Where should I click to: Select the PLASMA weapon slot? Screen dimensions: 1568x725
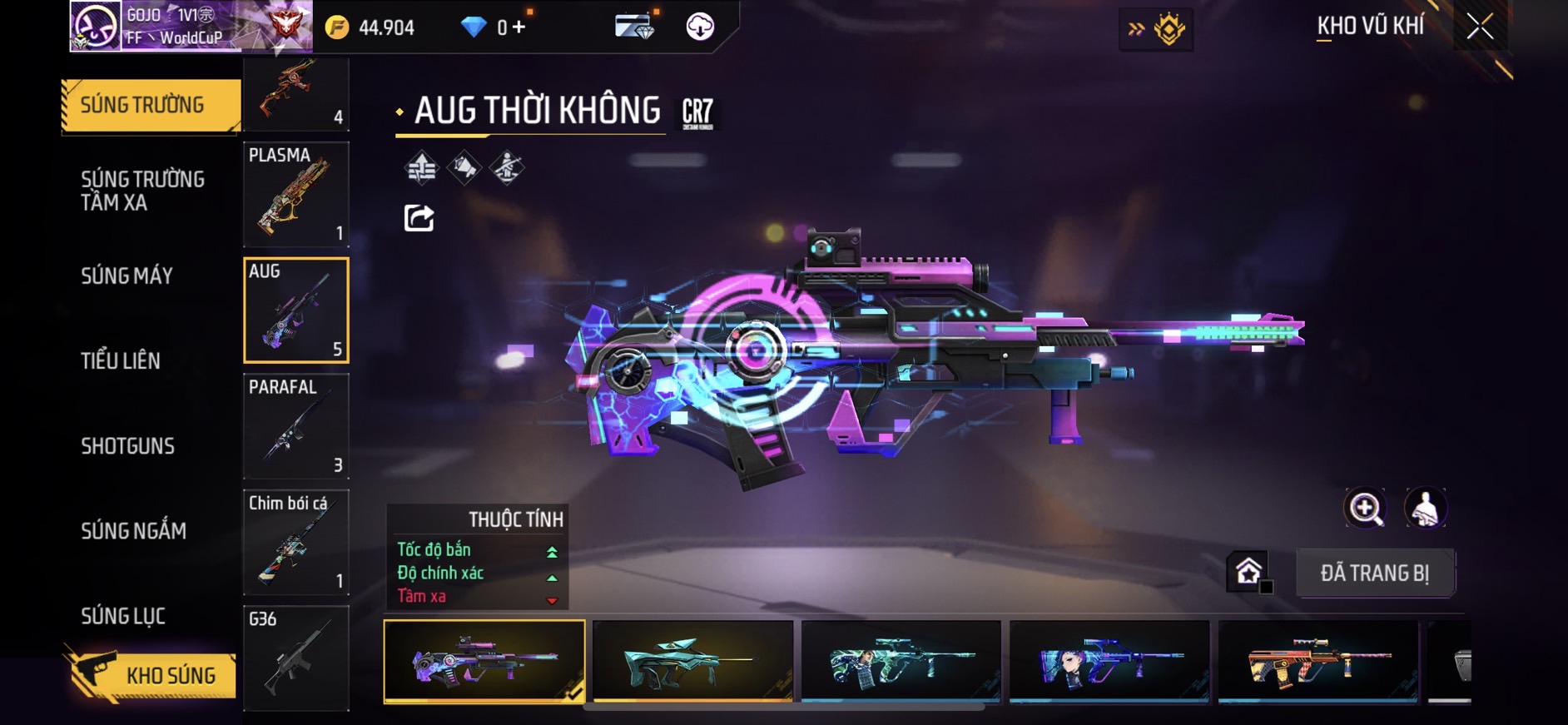coord(295,194)
